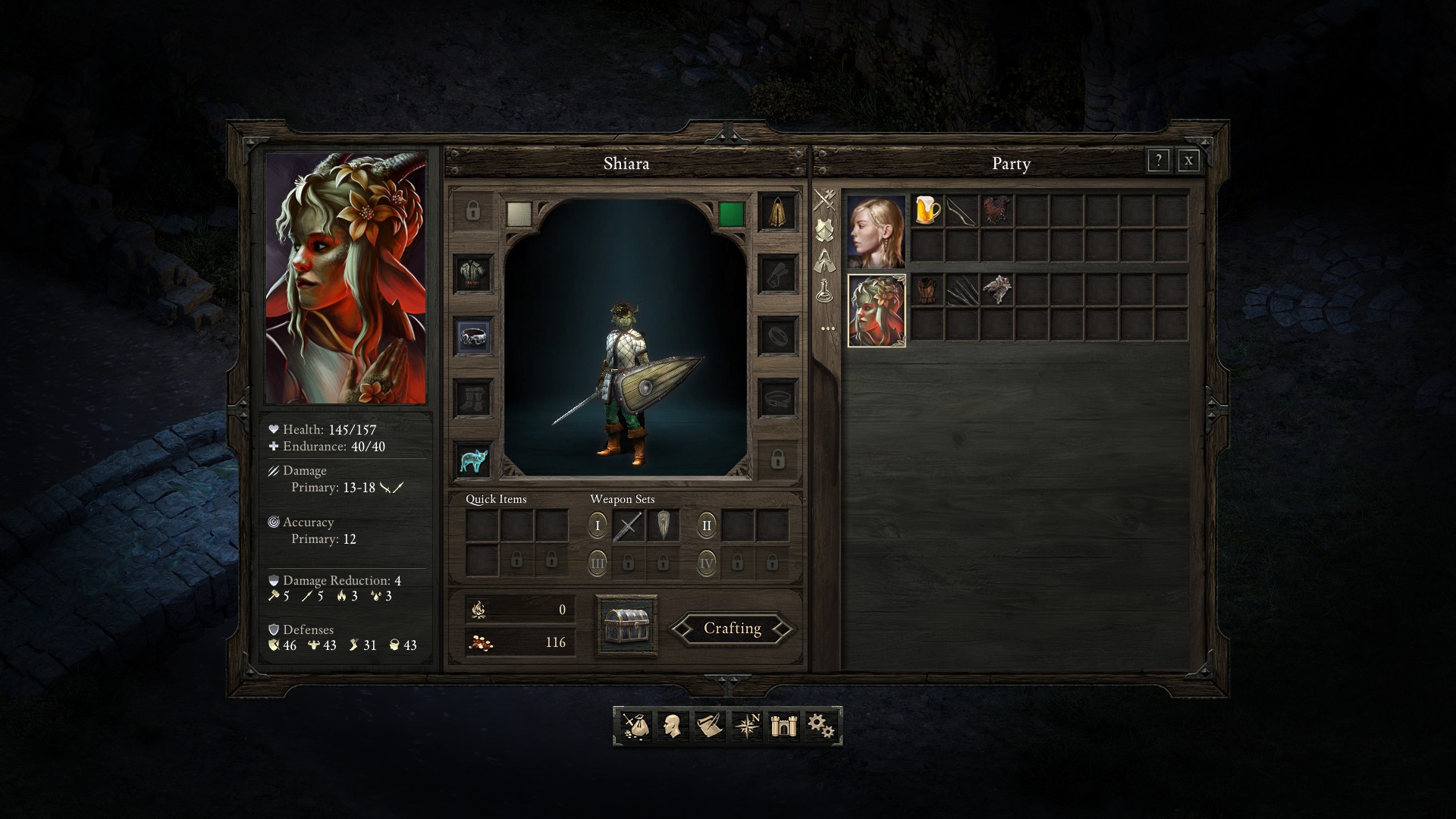Select the equipped silver ring slot
1456x819 pixels.
tap(473, 335)
